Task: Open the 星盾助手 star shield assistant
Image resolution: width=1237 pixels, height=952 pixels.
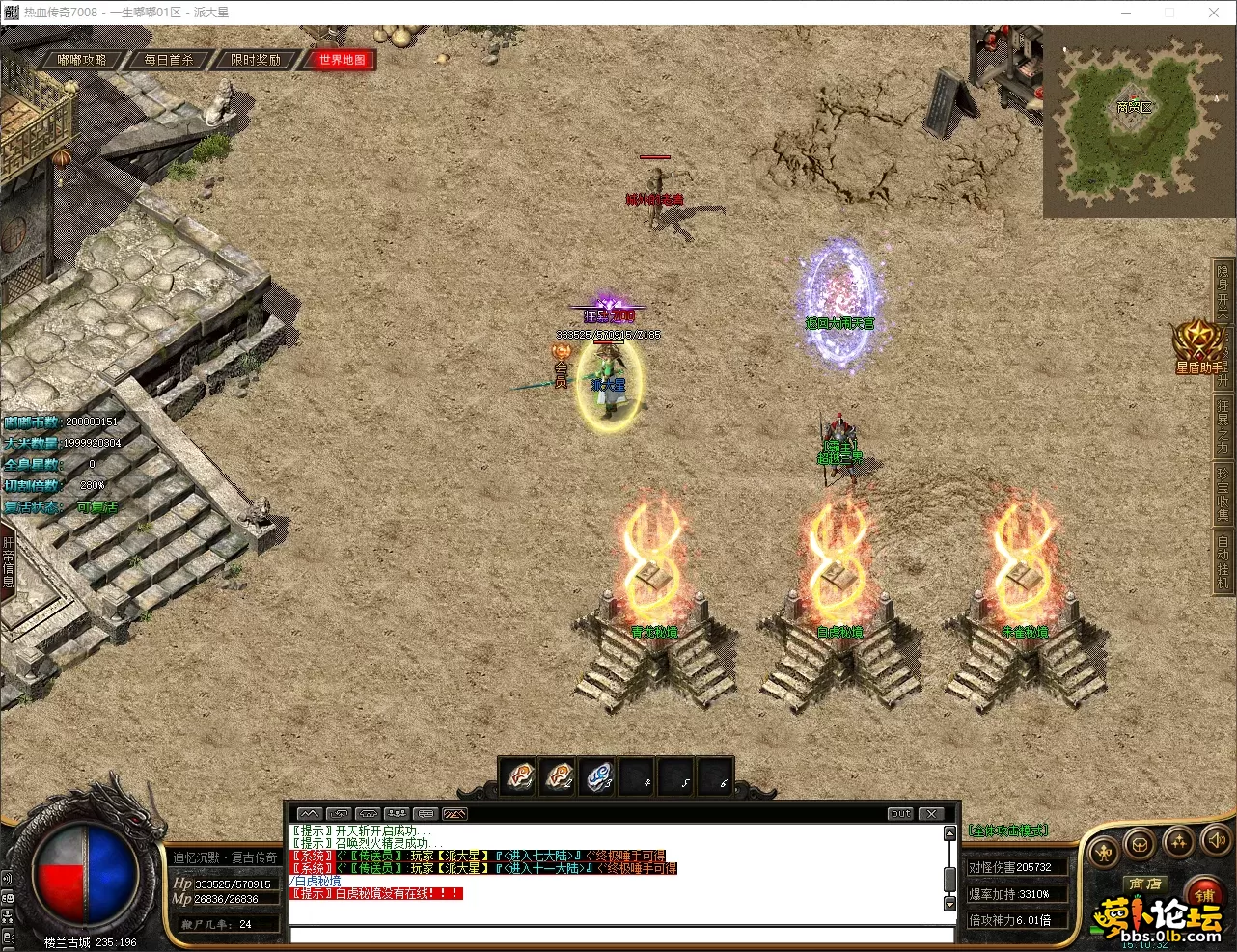Action: coord(1198,347)
